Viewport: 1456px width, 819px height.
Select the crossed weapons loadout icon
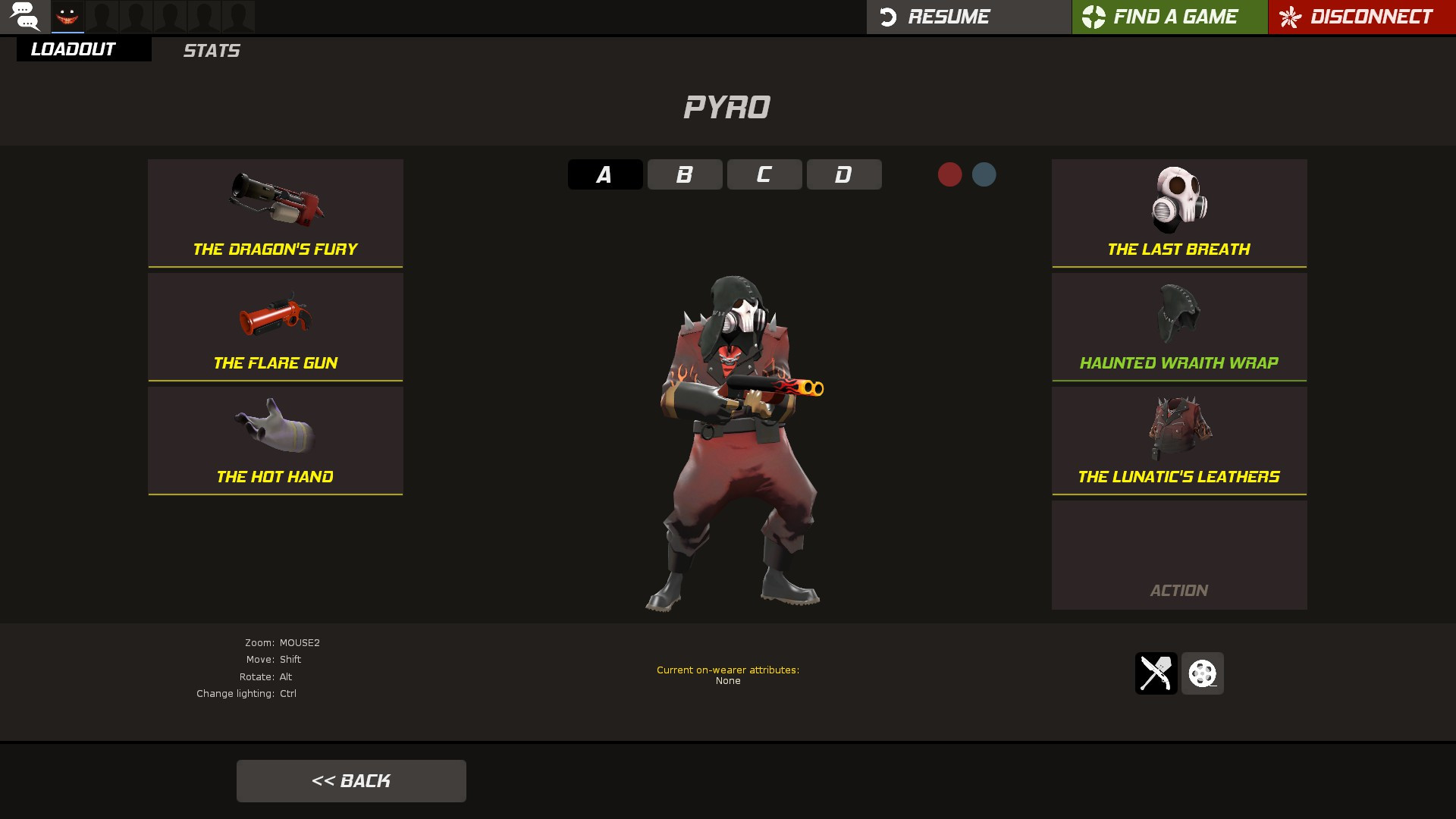pyautogui.click(x=1156, y=673)
